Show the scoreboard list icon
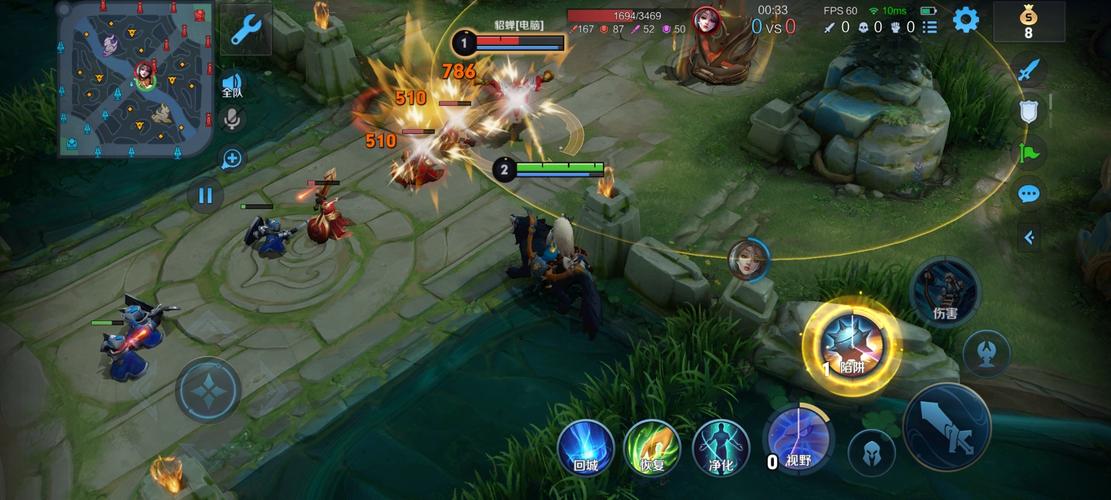The height and width of the screenshot is (500, 1111). tap(930, 28)
